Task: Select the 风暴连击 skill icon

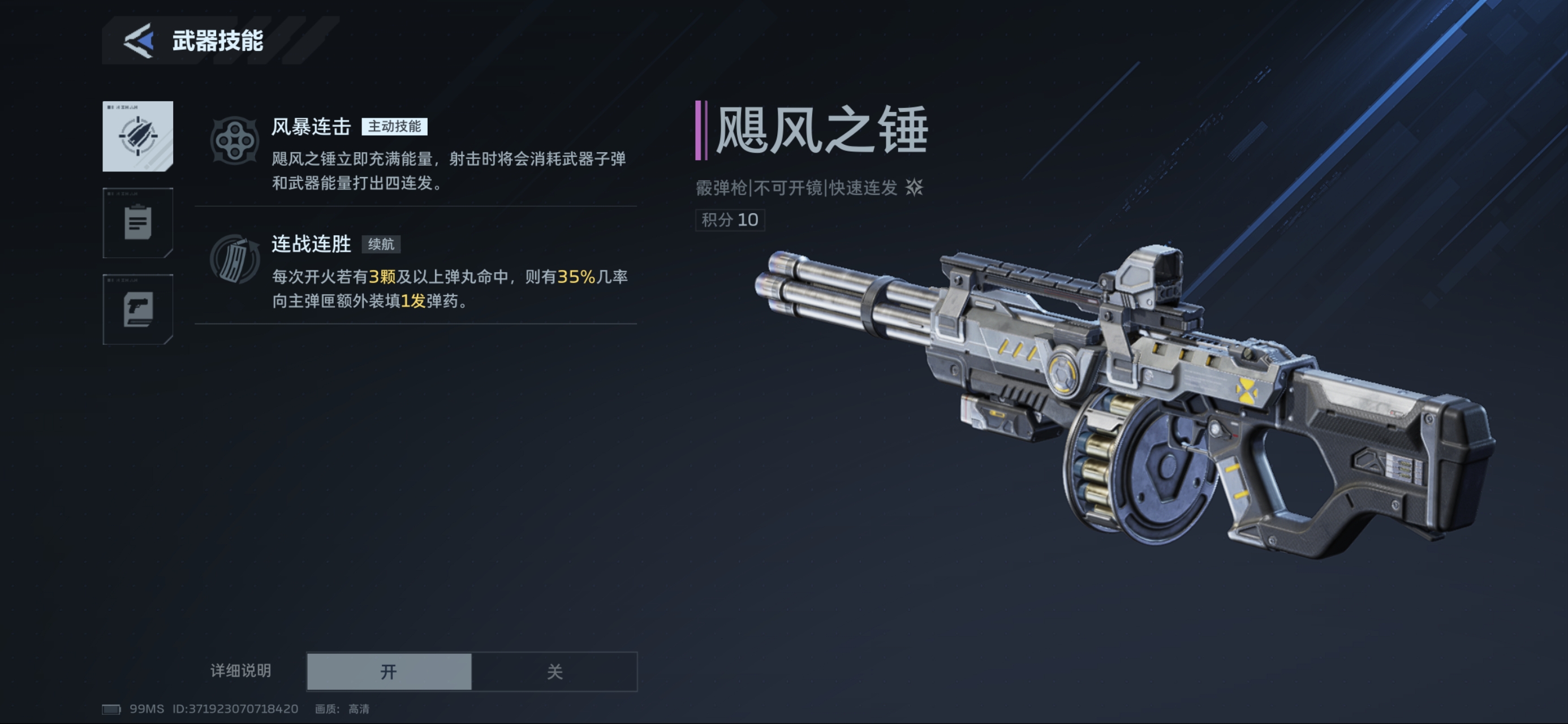Action: coord(234,141)
